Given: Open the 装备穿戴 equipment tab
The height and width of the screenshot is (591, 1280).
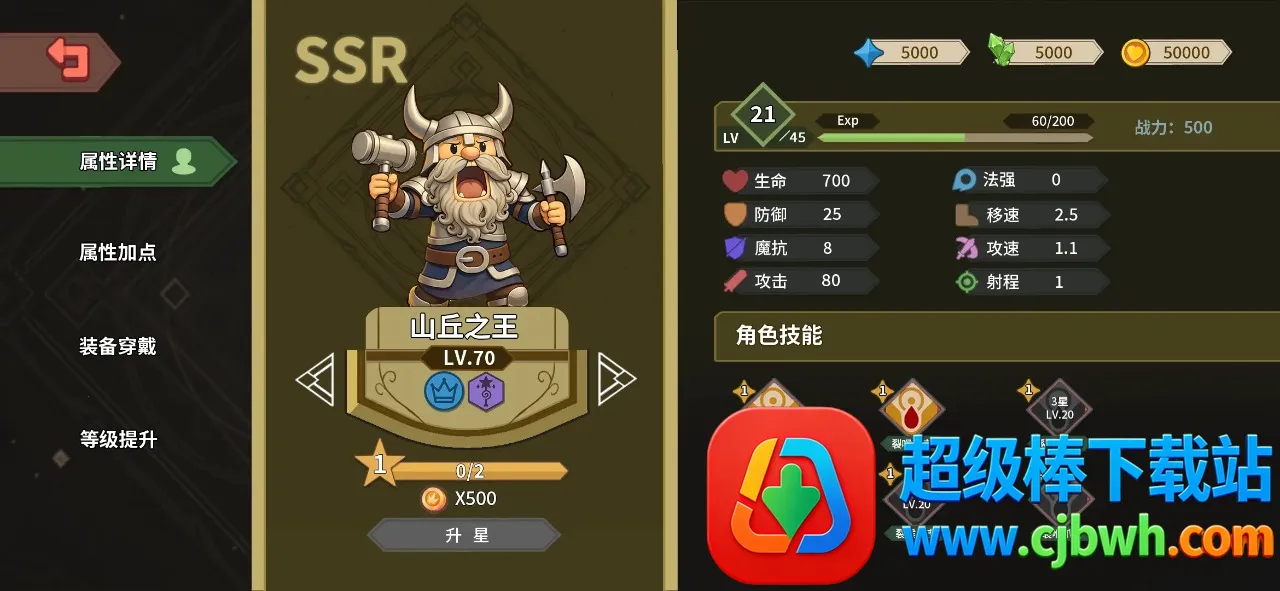Looking at the screenshot, I should [118, 347].
